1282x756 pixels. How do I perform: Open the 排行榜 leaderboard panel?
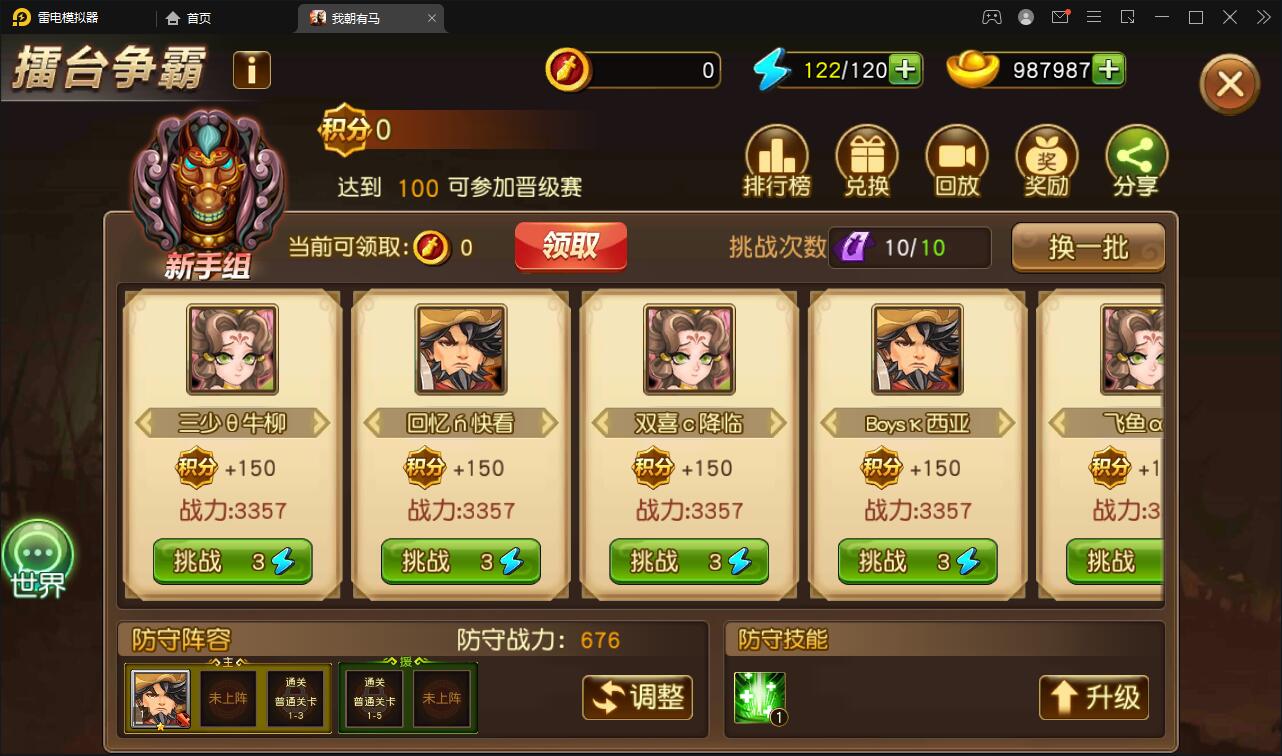coord(777,160)
